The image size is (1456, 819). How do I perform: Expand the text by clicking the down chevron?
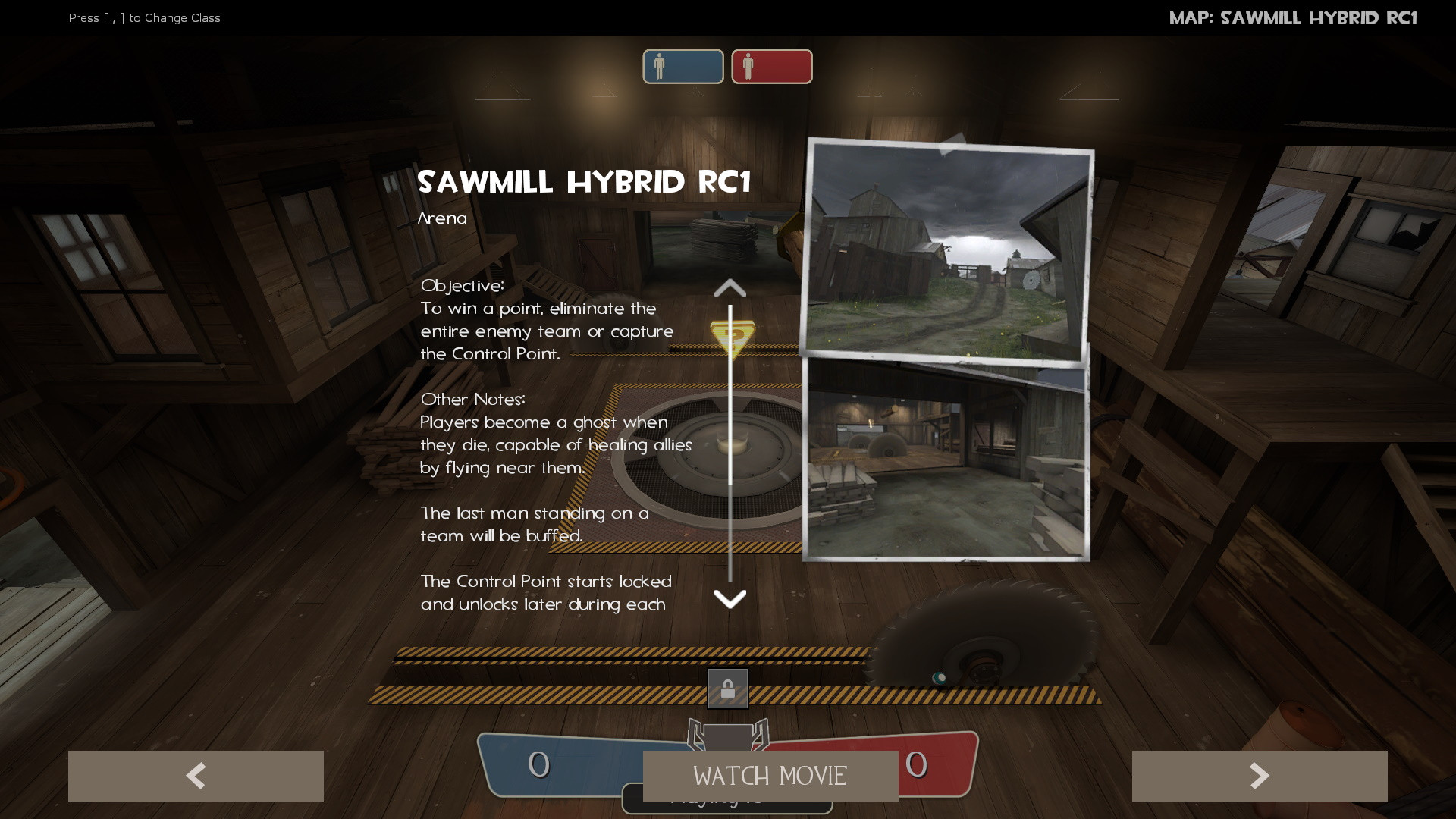coord(730,599)
